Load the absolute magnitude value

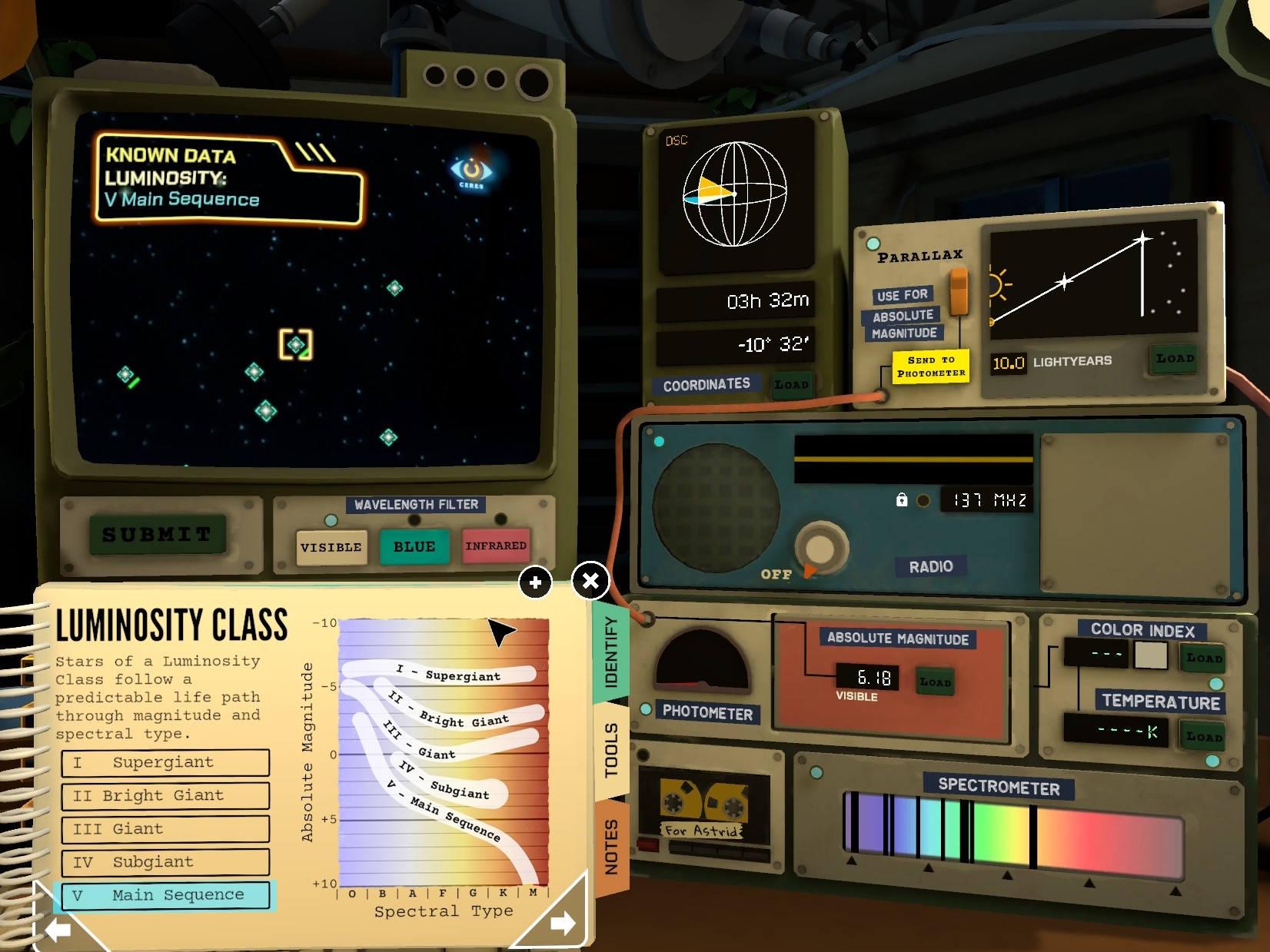pos(936,682)
